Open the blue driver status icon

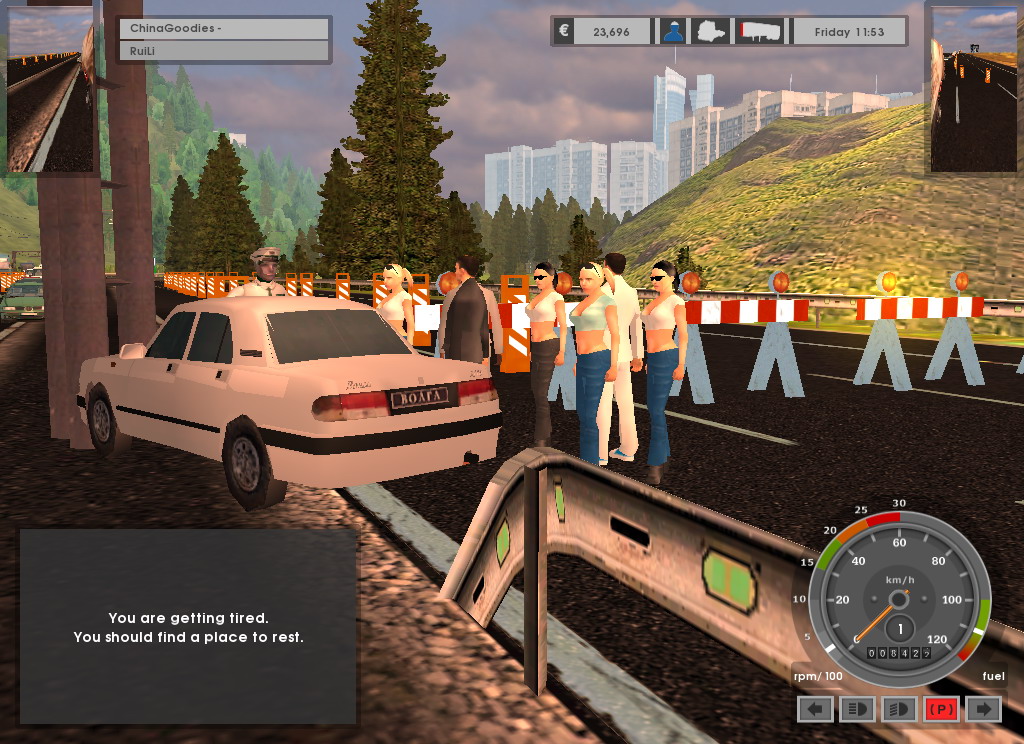tap(671, 31)
